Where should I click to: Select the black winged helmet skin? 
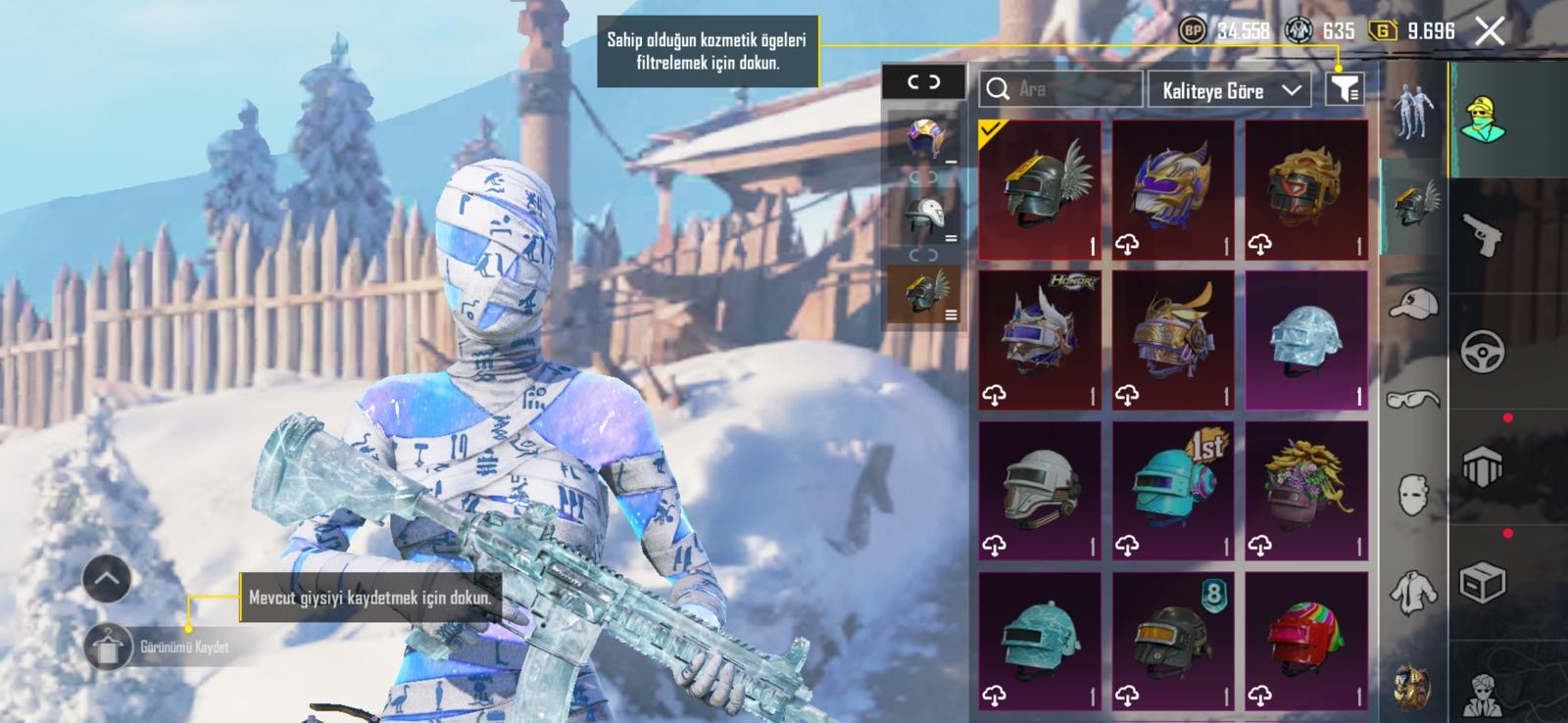click(1040, 190)
